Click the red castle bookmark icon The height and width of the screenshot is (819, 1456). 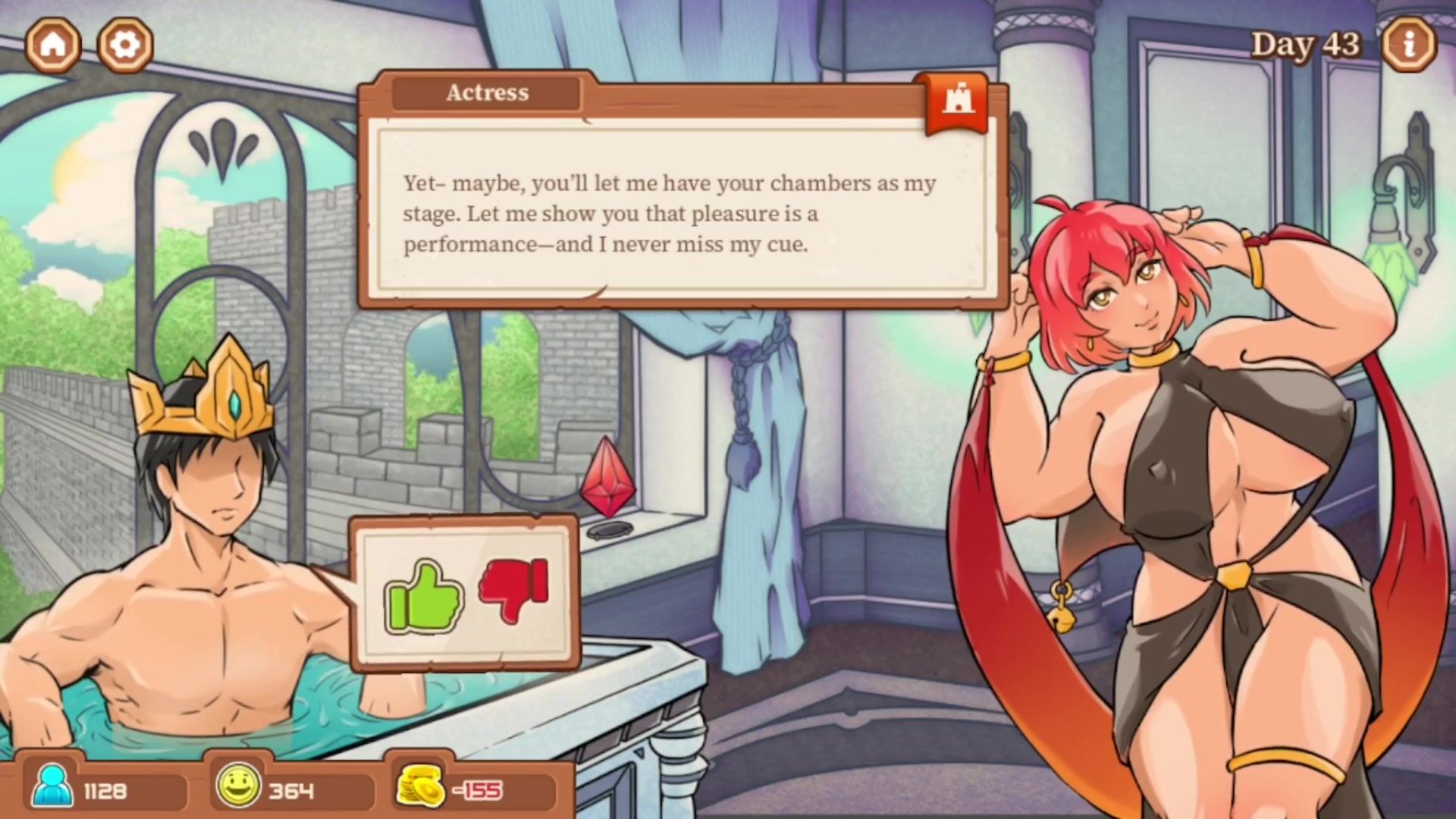pos(957,102)
